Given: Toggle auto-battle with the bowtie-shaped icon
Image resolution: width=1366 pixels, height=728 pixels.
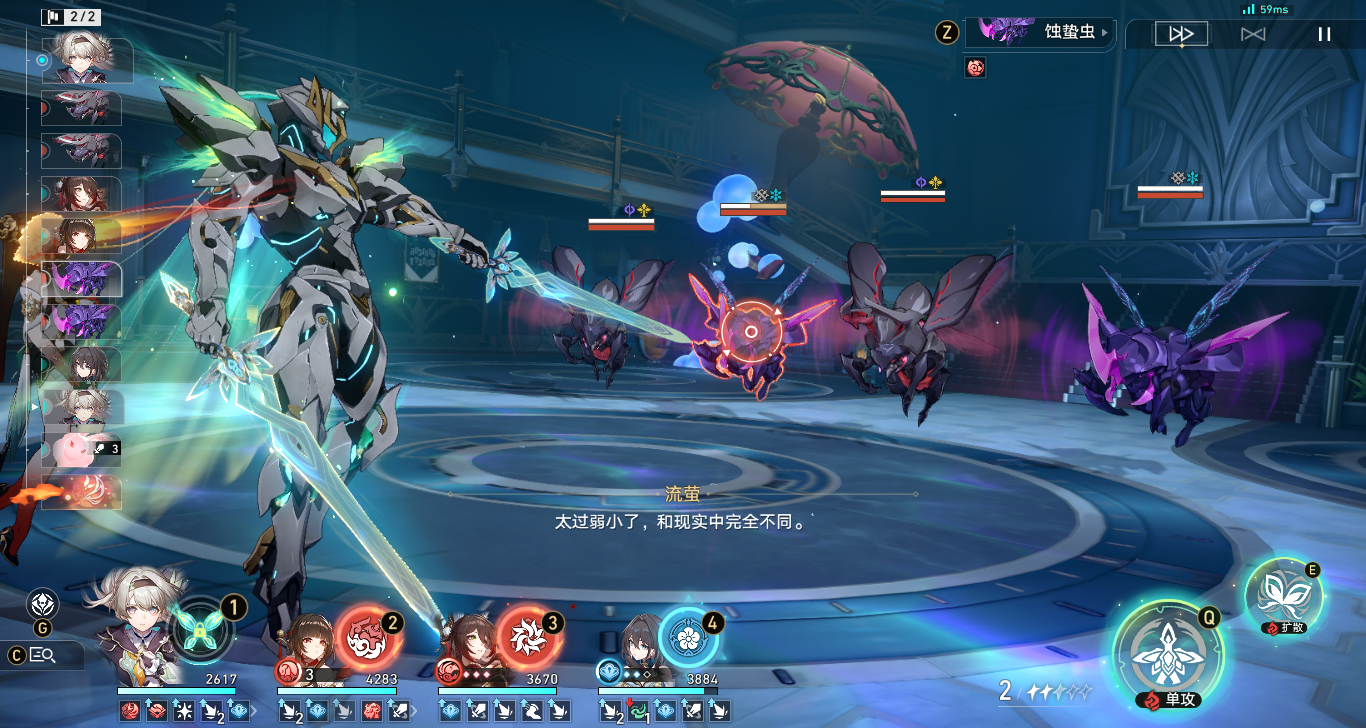Looking at the screenshot, I should [x=1253, y=34].
